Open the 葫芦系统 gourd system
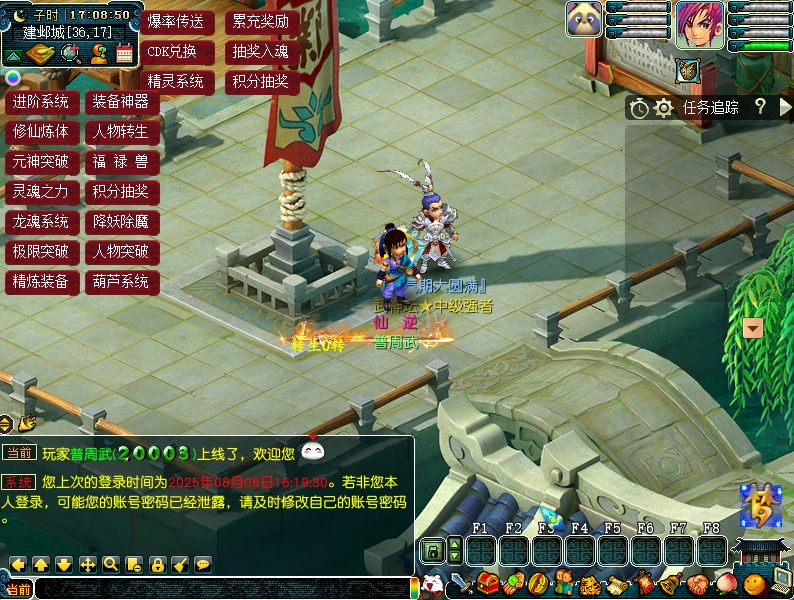The image size is (794, 600). [x=121, y=281]
